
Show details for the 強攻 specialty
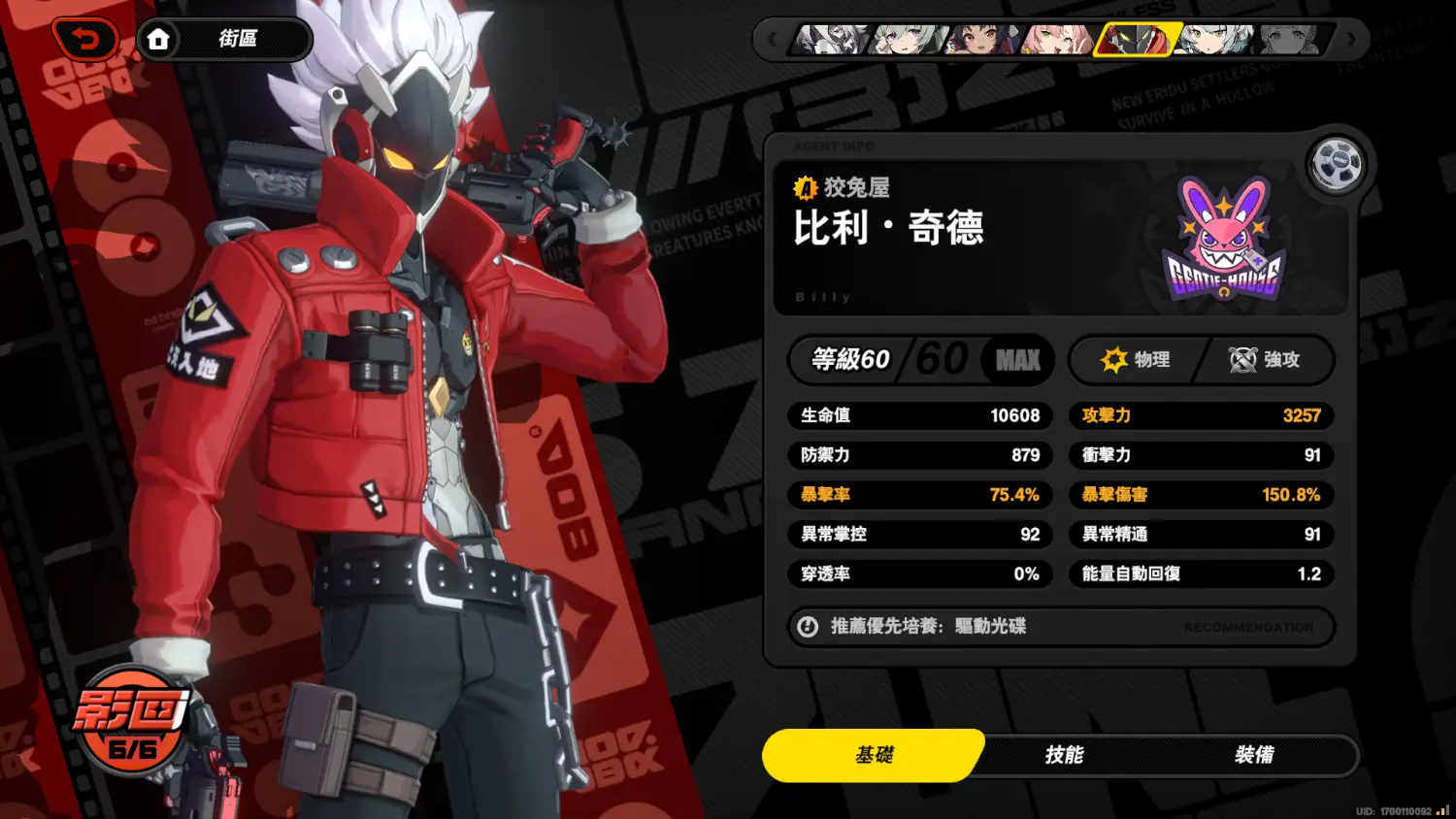click(x=1265, y=360)
